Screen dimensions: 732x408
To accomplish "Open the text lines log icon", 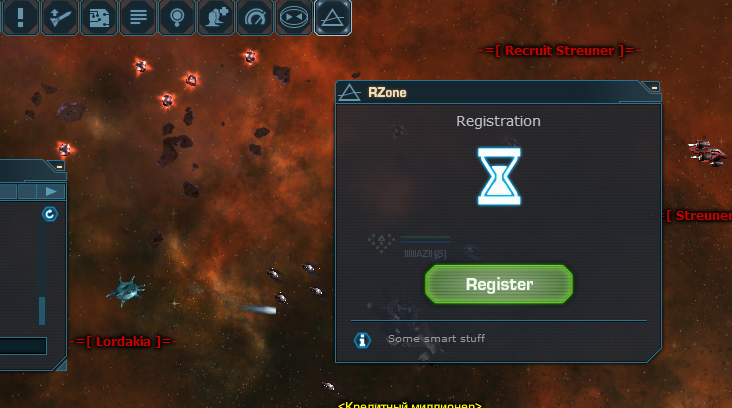I will (139, 16).
